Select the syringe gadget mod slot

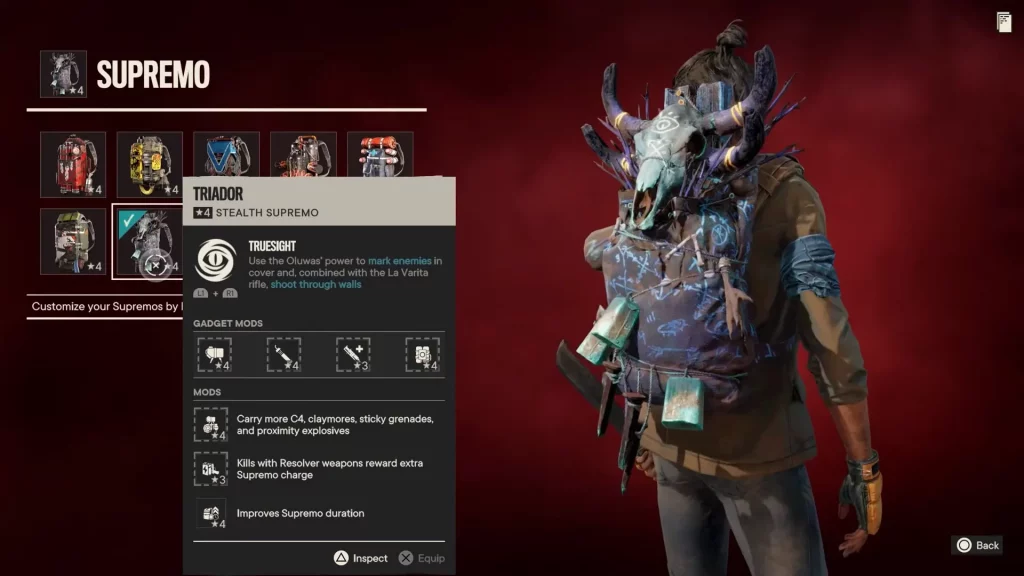(x=284, y=354)
